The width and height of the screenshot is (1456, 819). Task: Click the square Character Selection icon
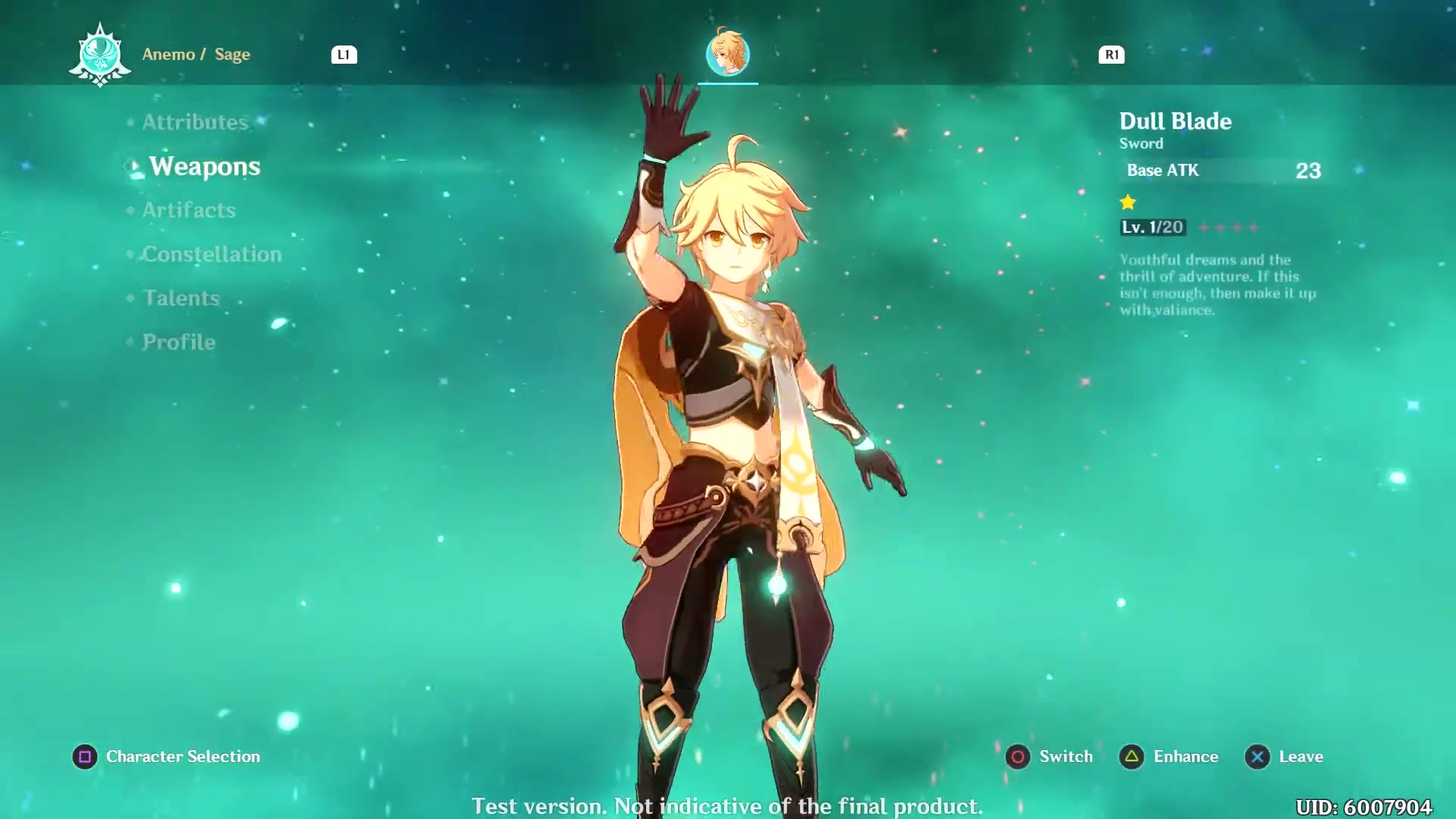pyautogui.click(x=84, y=756)
